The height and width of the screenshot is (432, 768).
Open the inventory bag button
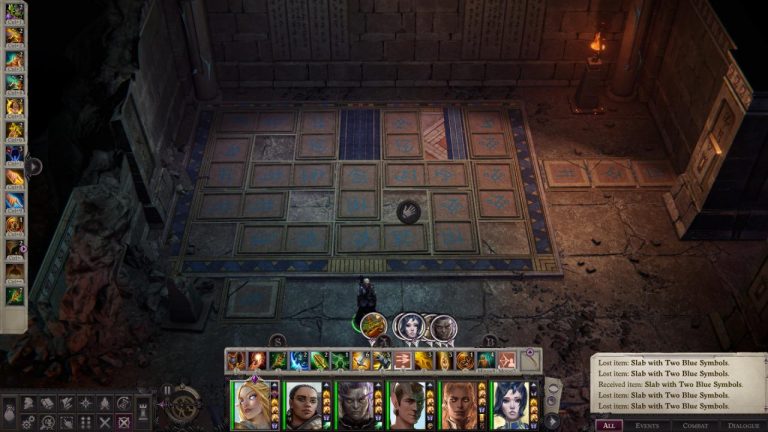[x=10, y=412]
